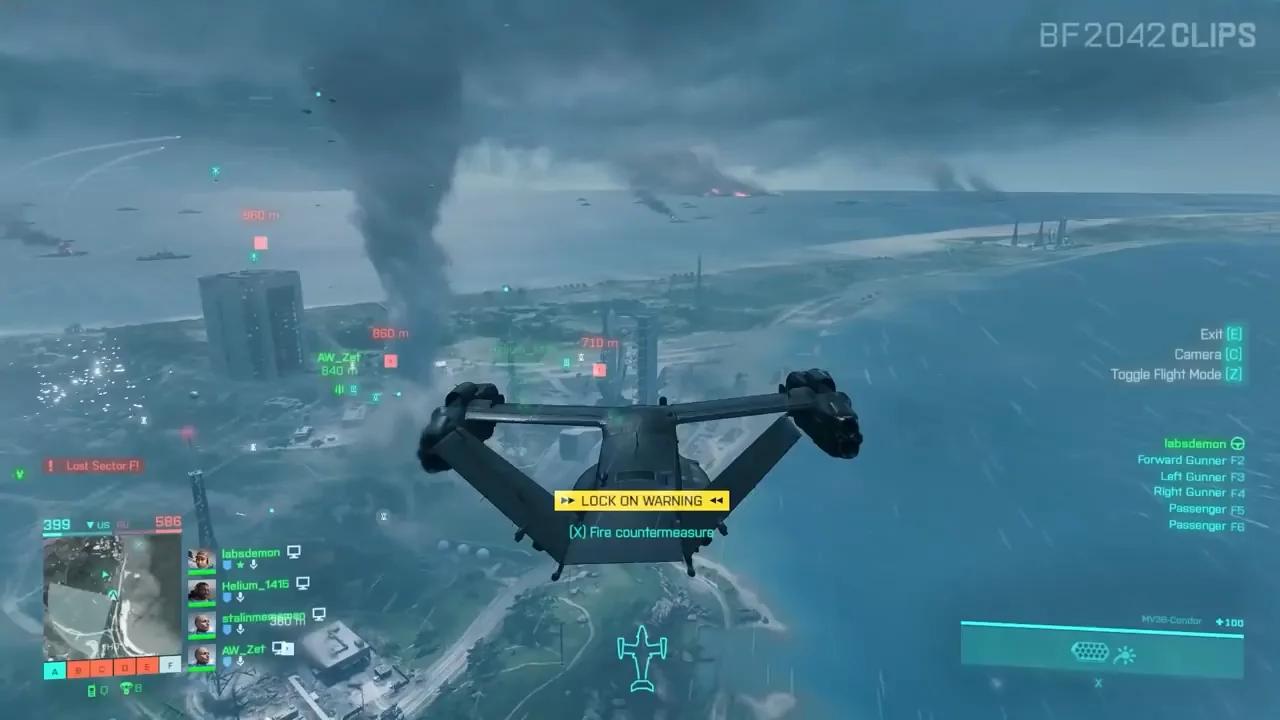
Task: Toggle Flight Mode option on the right
Action: (x=1176, y=375)
